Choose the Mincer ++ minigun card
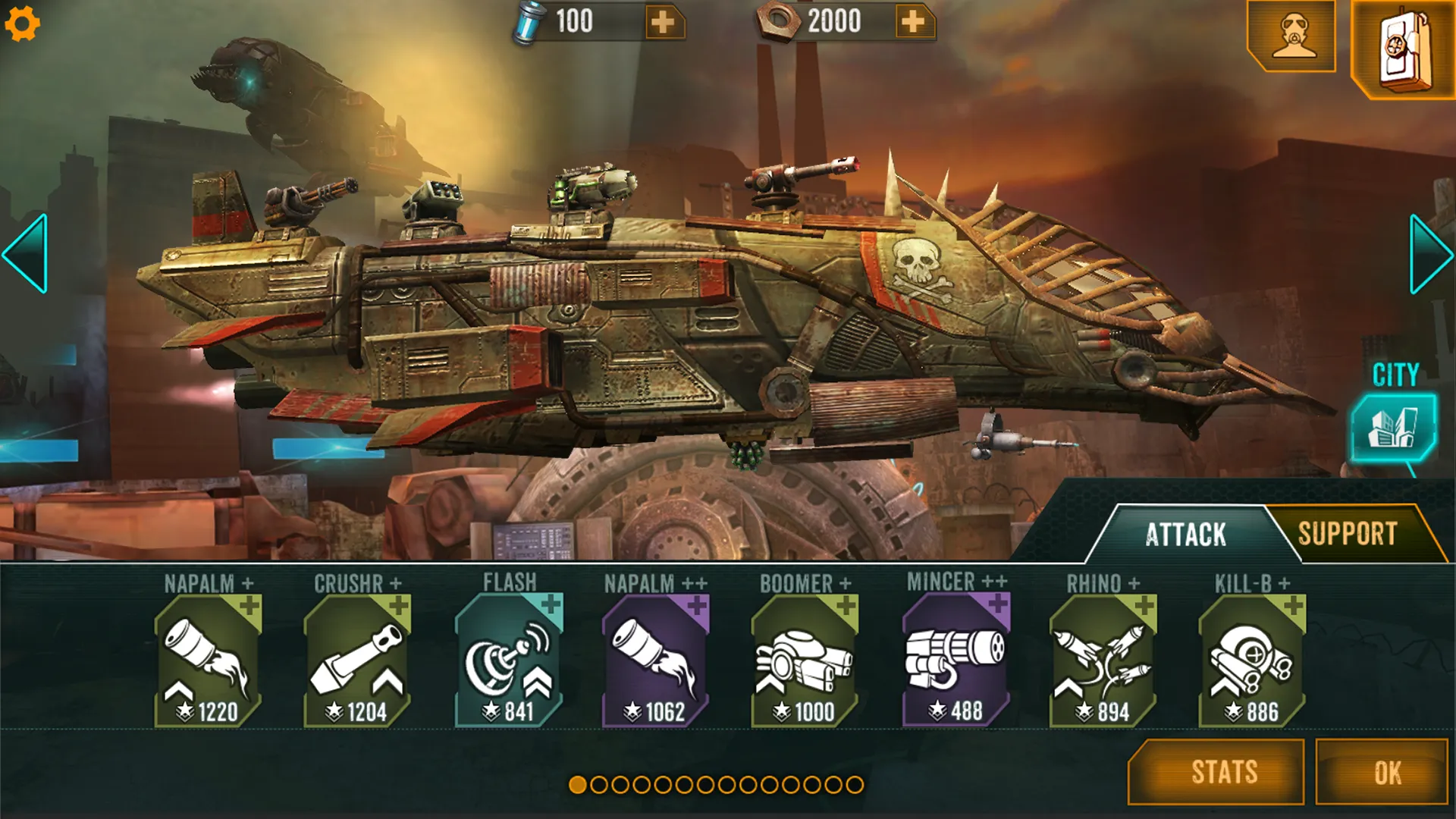1456x819 pixels. 955,660
